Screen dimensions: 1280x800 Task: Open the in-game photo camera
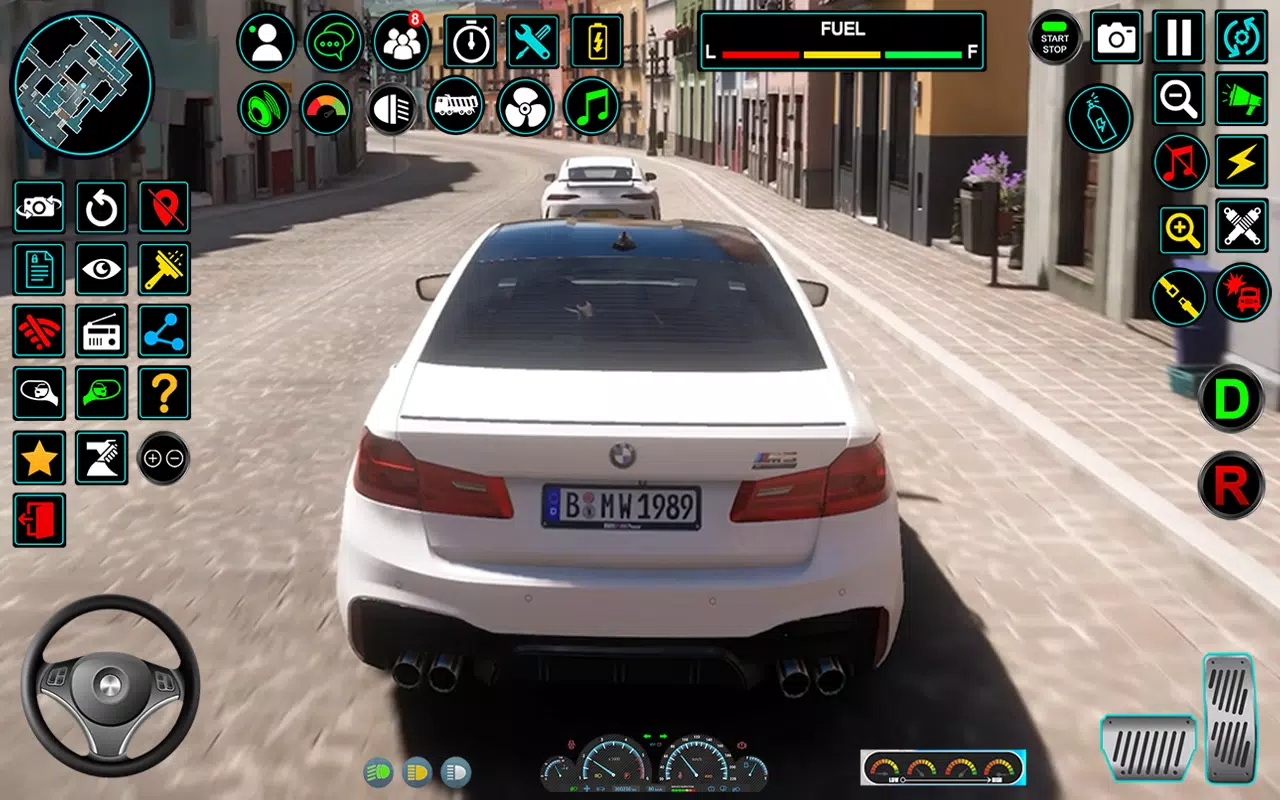1117,38
